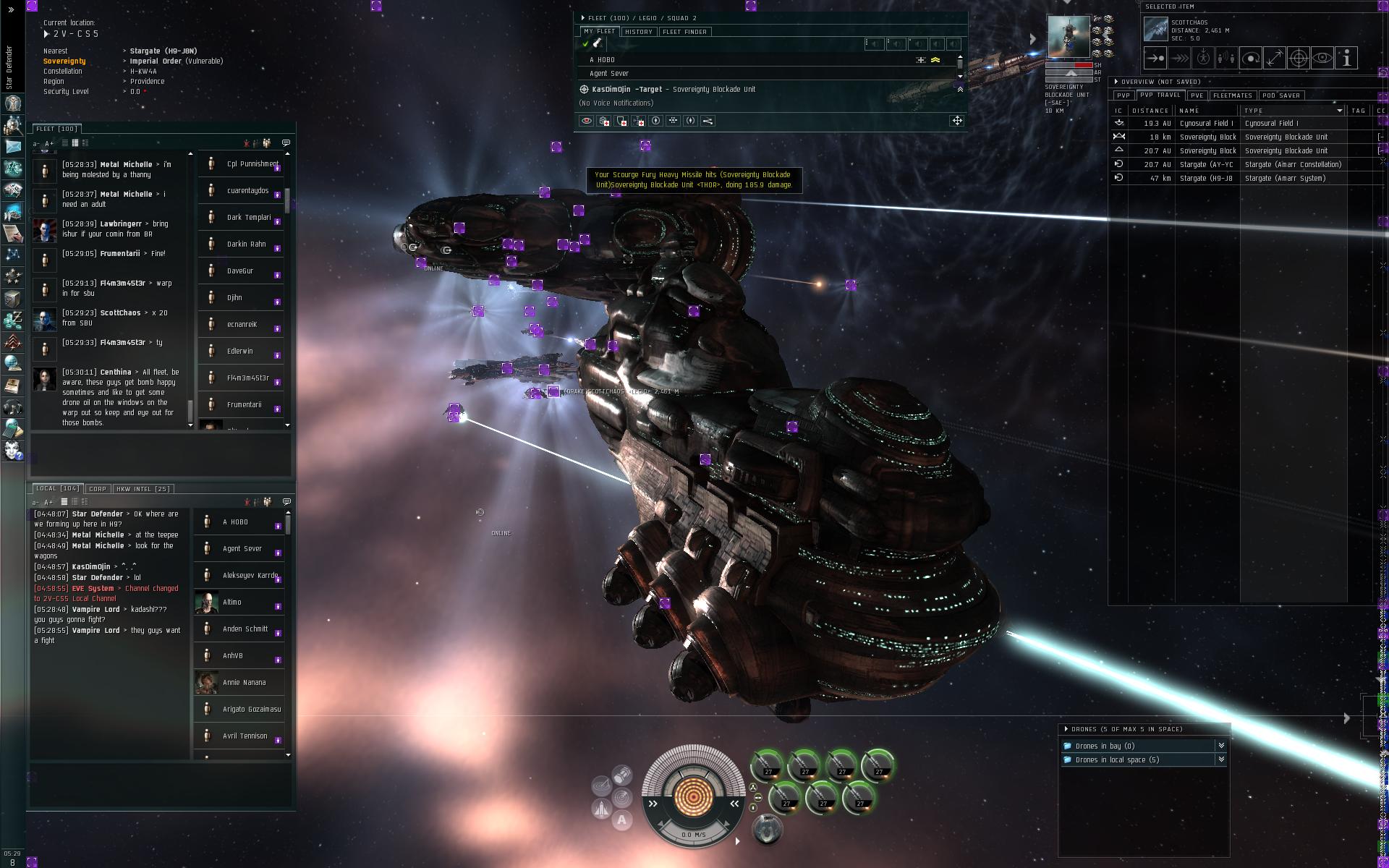
Task: Click the autopilot A button near the HUD
Action: (621, 820)
